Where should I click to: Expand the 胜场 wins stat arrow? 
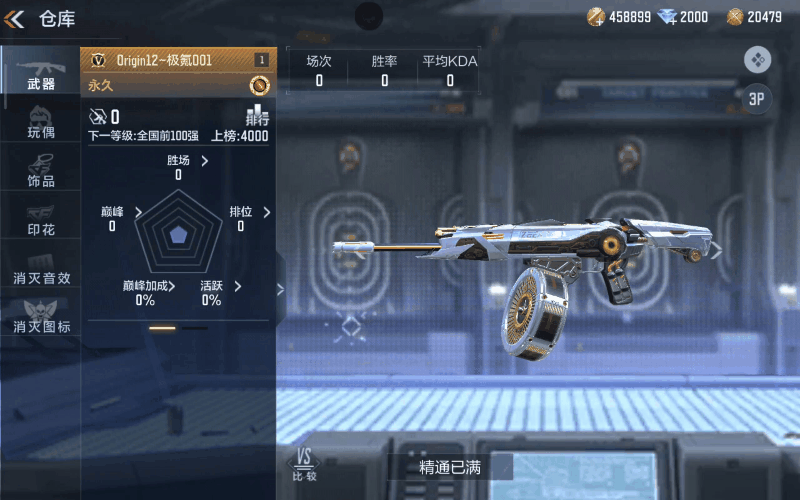205,160
